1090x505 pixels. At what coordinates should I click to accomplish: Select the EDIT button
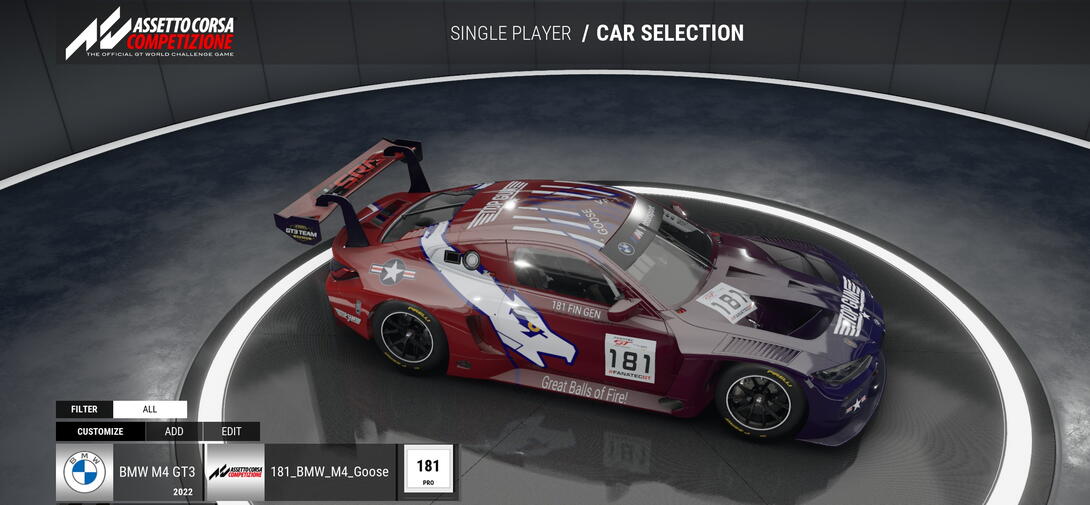tap(231, 432)
